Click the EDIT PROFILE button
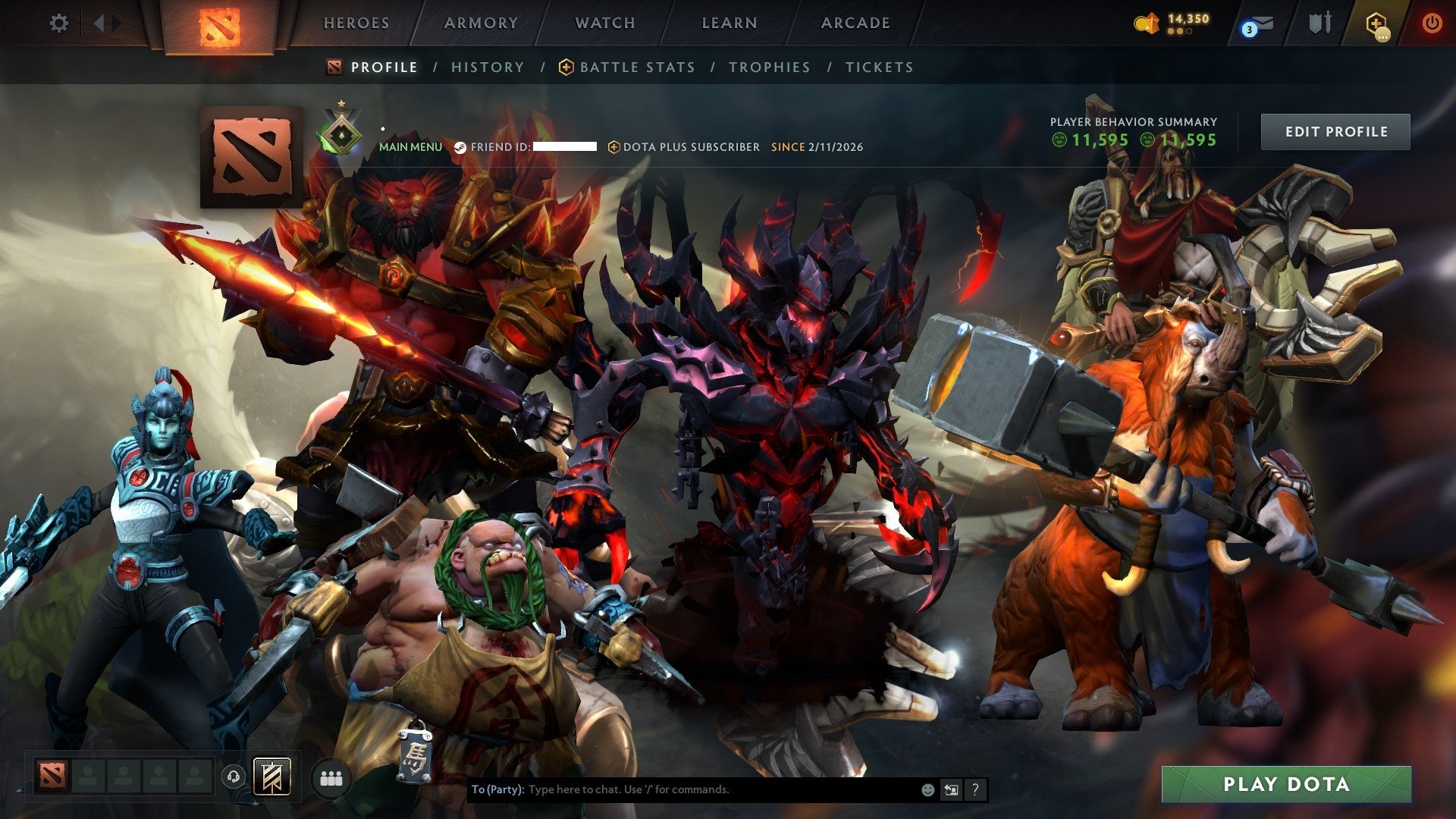This screenshot has height=819, width=1456. [x=1335, y=130]
